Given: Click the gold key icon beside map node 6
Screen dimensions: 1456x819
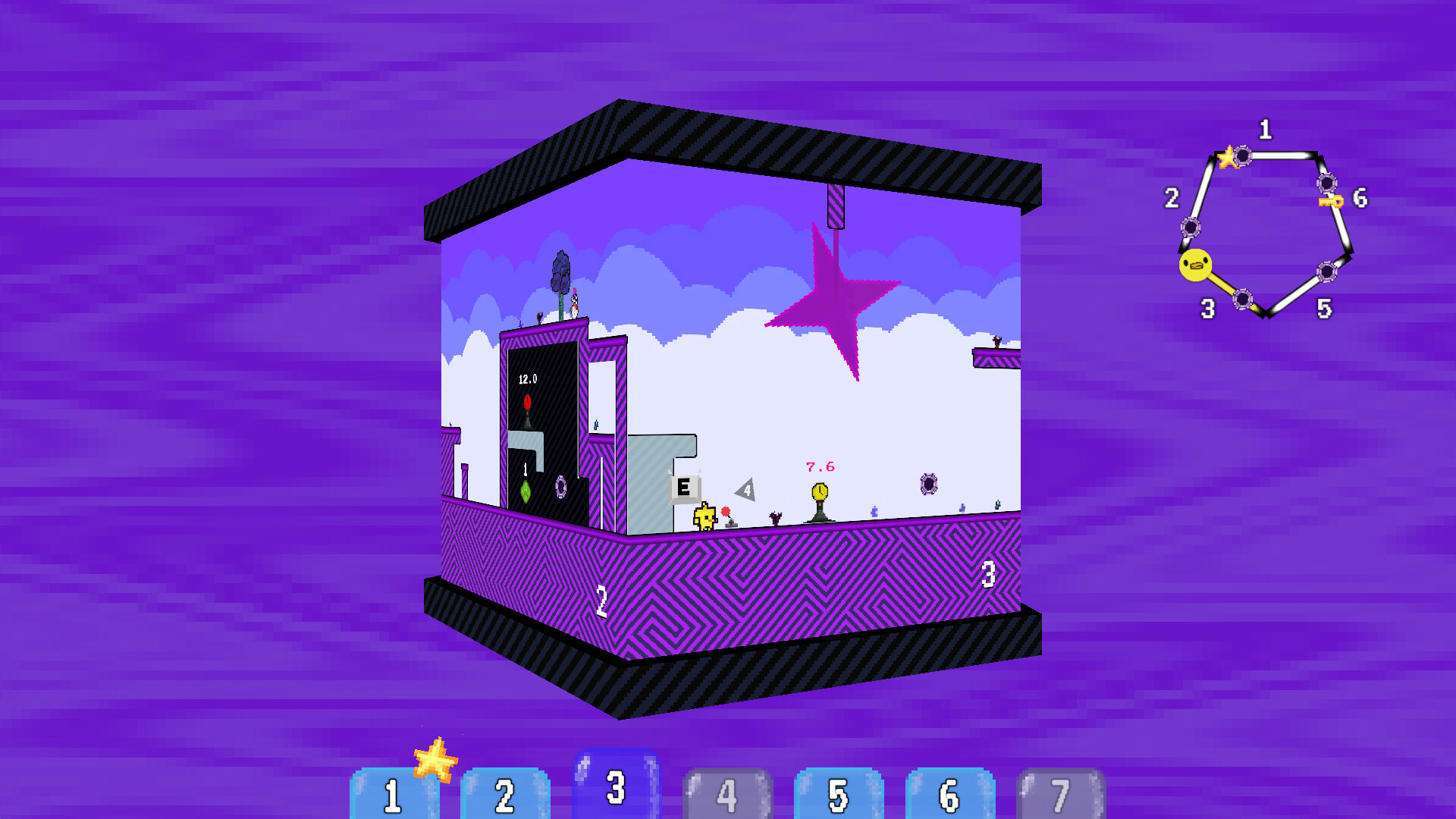Looking at the screenshot, I should click(1332, 202).
